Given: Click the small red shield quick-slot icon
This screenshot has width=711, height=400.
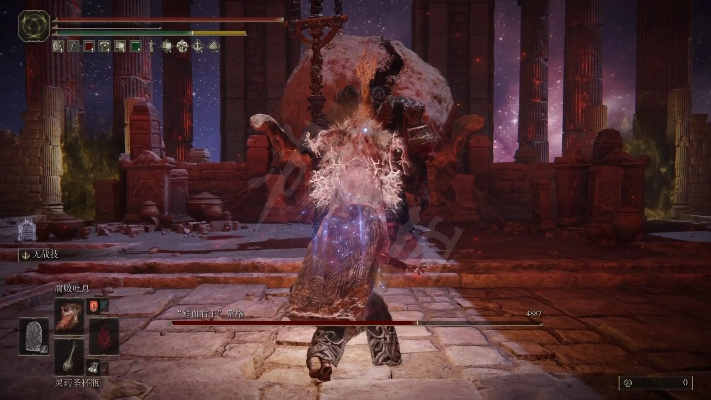Looking at the screenshot, I should point(93,305).
